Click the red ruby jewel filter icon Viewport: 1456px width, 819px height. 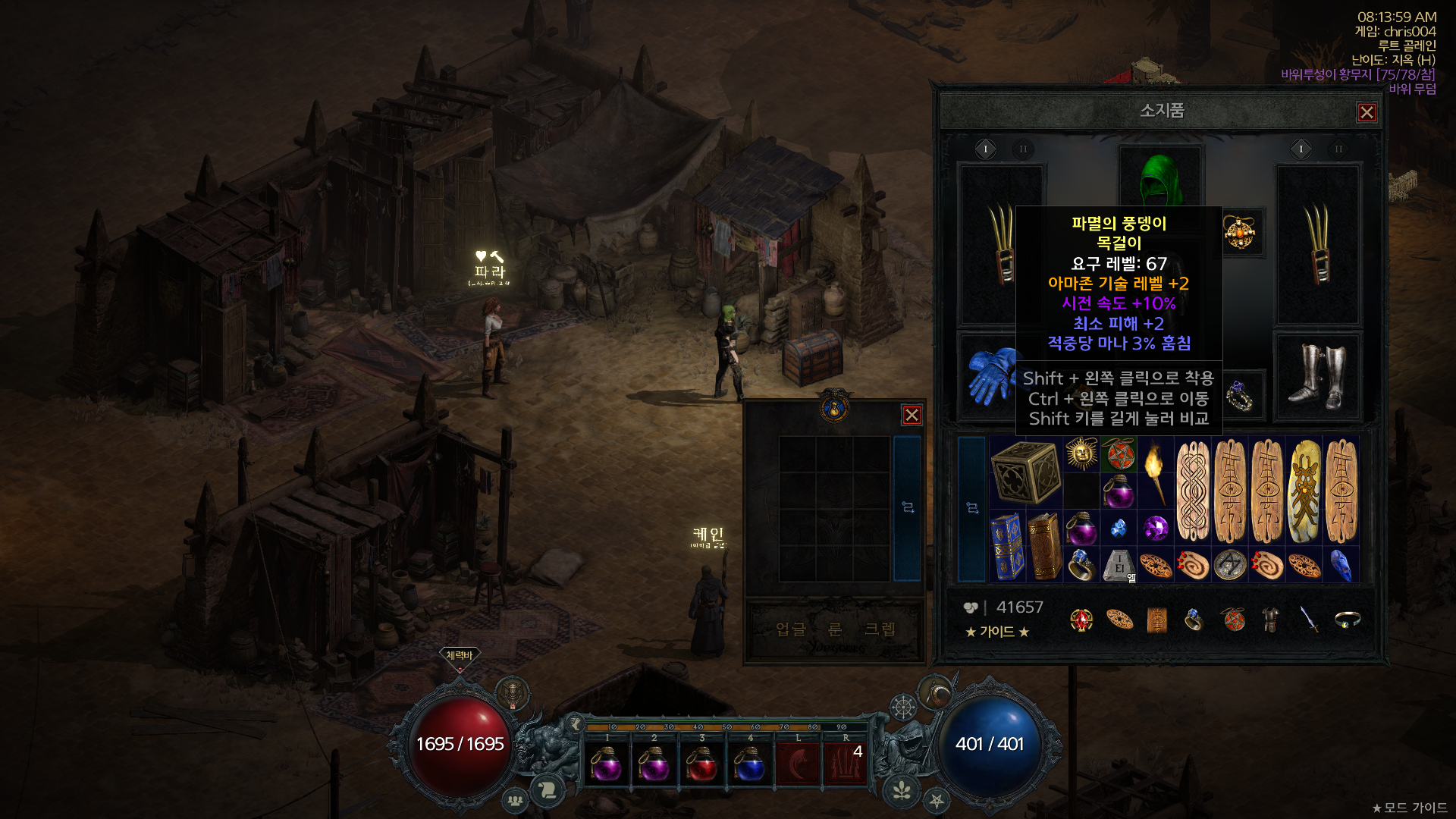(x=1081, y=620)
